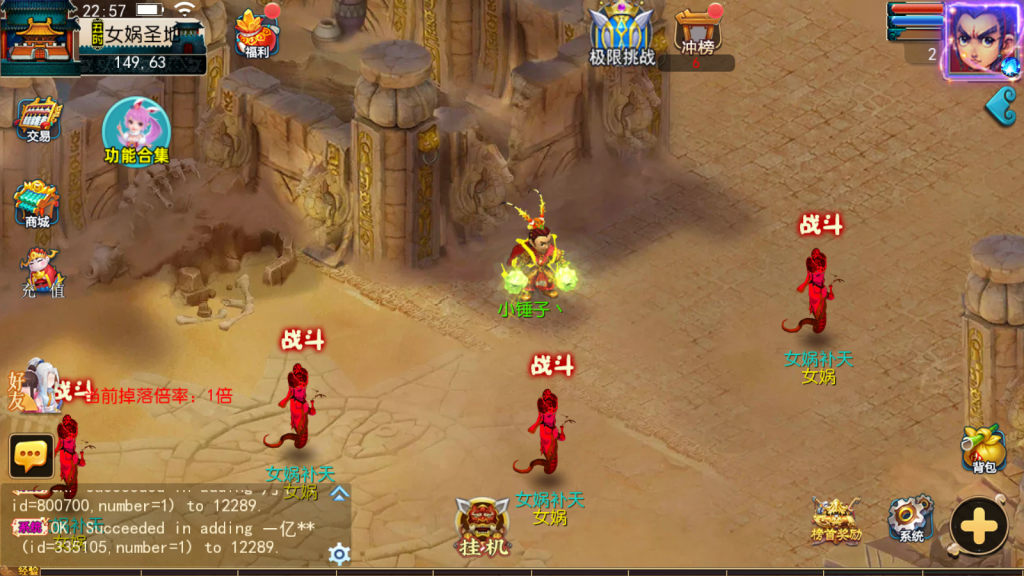This screenshot has width=1024, height=576.
Task: Expand the chat log with the arrow
Action: tap(339, 493)
